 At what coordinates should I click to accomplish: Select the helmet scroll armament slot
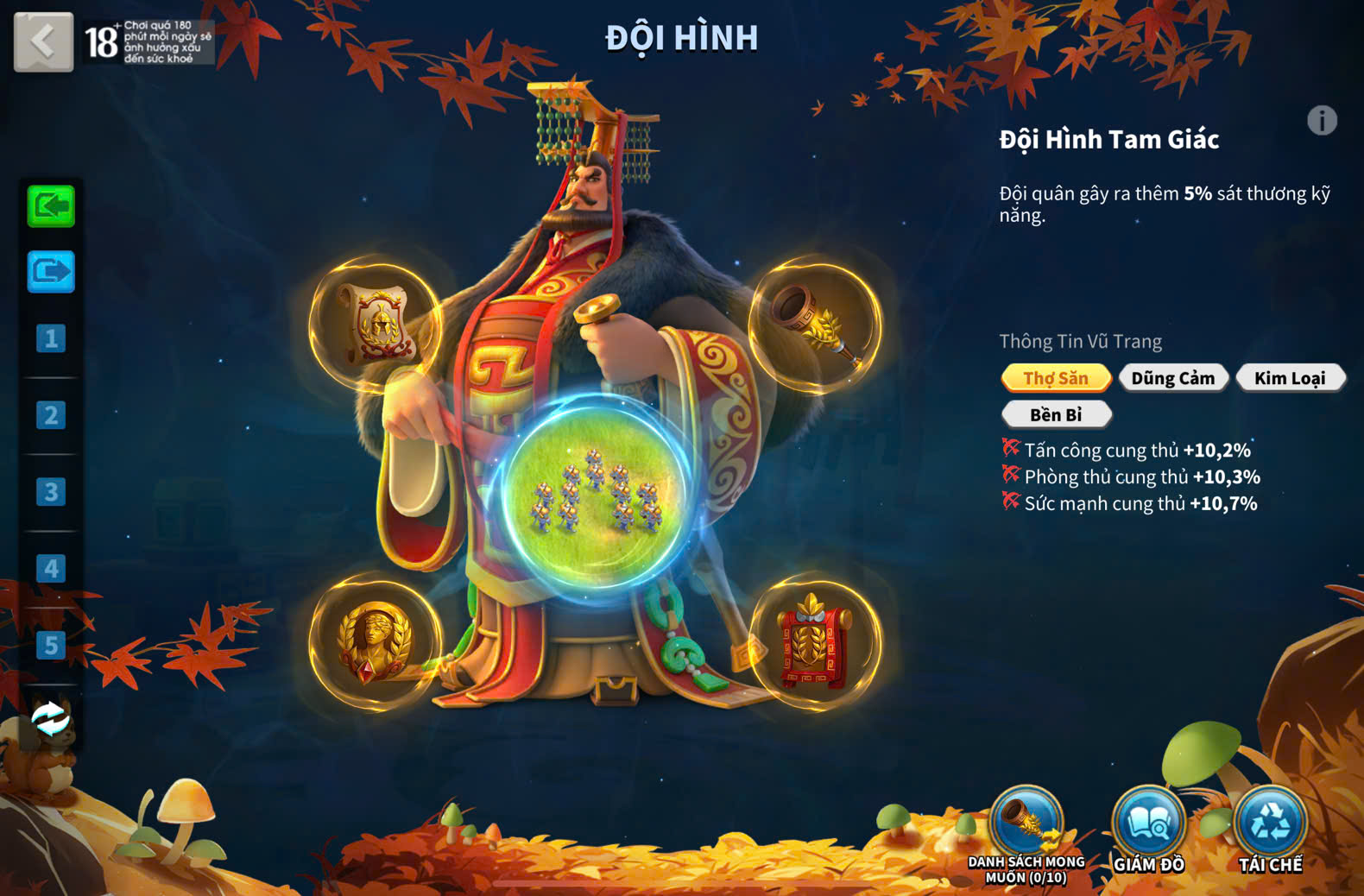click(x=376, y=325)
